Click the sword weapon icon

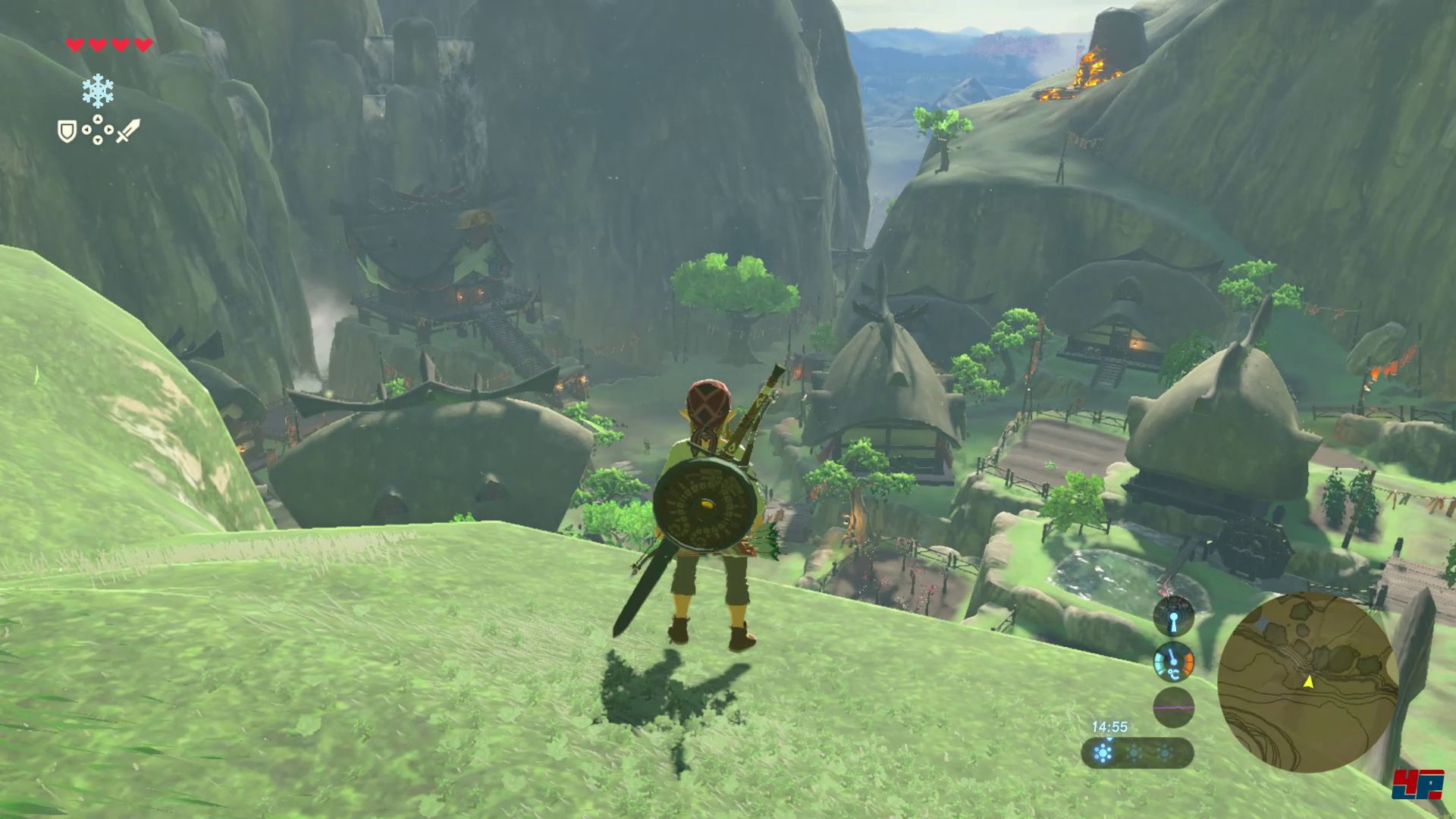[127, 130]
